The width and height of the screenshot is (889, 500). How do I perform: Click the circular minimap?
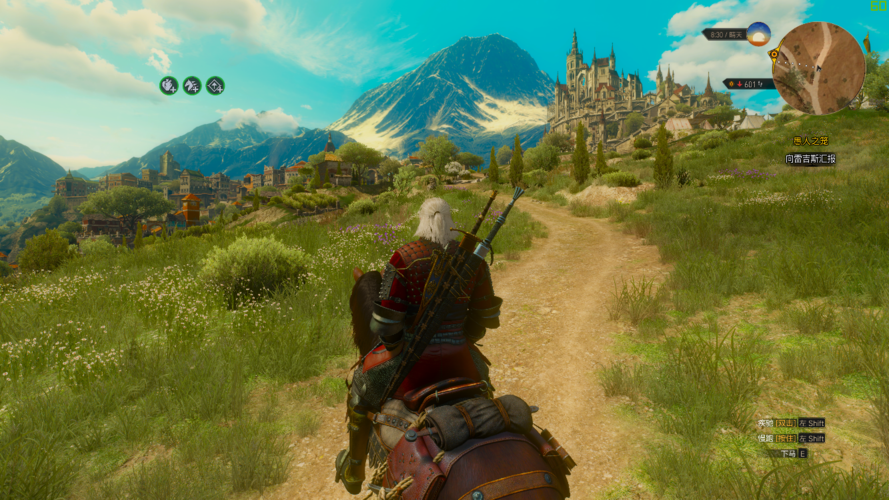point(818,68)
